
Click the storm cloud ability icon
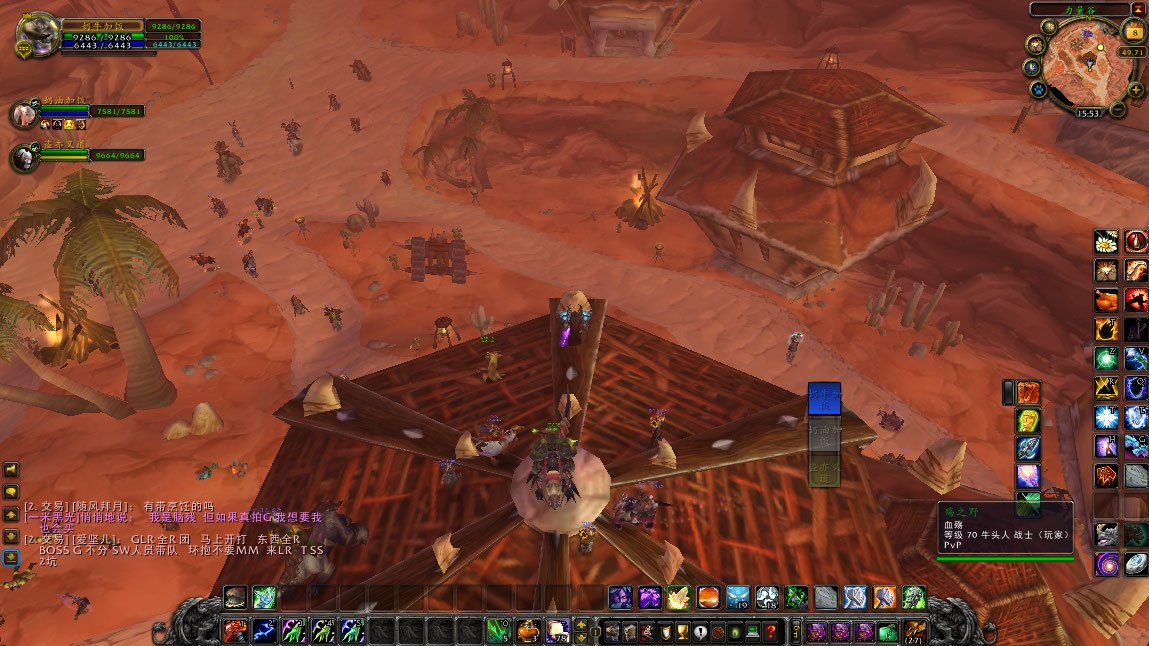point(767,598)
